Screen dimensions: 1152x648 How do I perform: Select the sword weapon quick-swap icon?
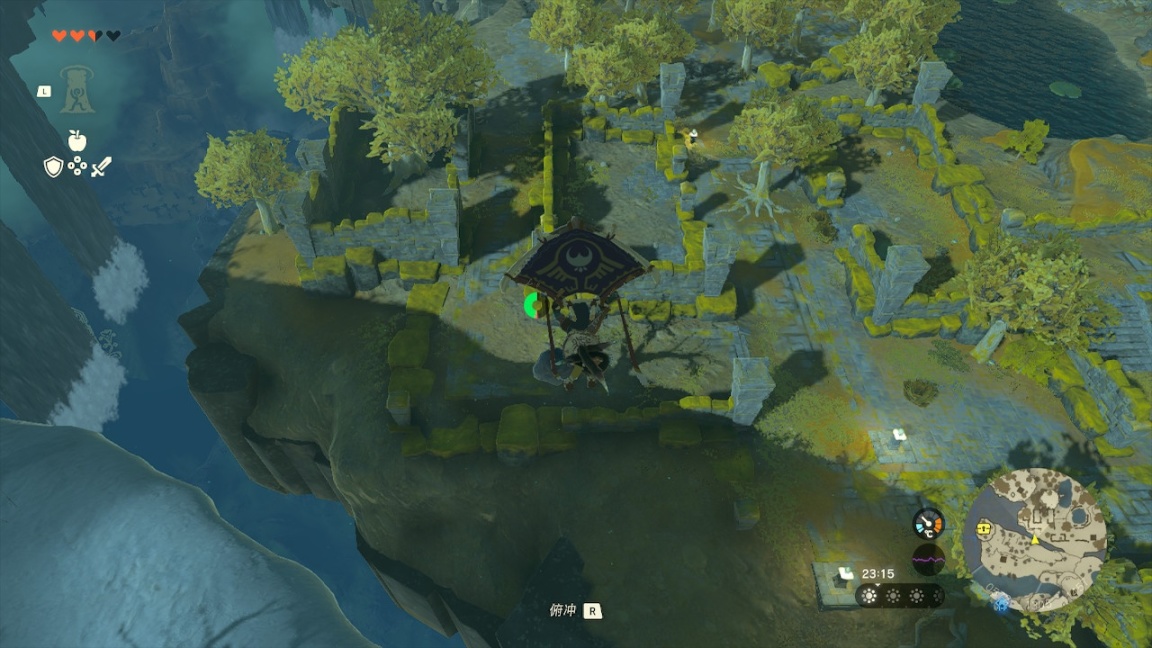(x=101, y=167)
